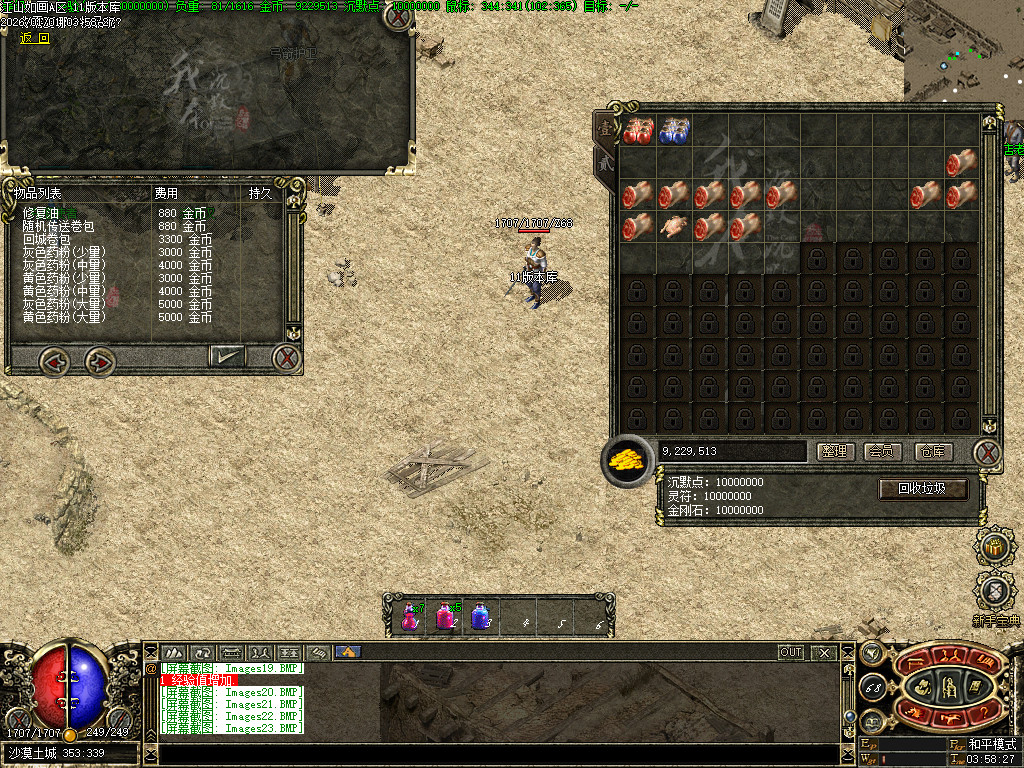Close the shop item list

[x=287, y=357]
